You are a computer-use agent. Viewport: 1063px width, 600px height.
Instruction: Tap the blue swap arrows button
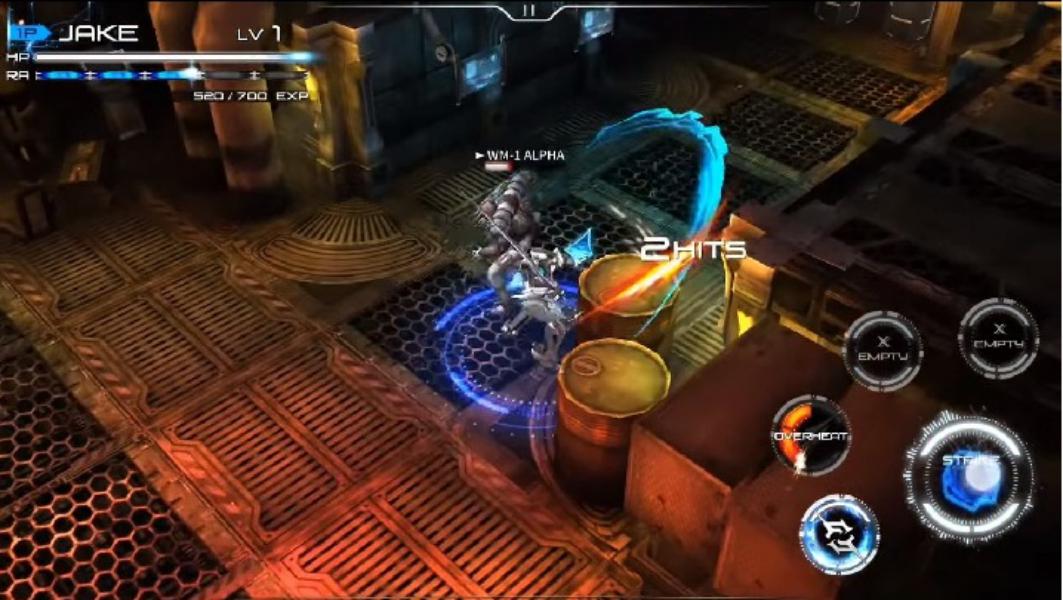[838, 535]
